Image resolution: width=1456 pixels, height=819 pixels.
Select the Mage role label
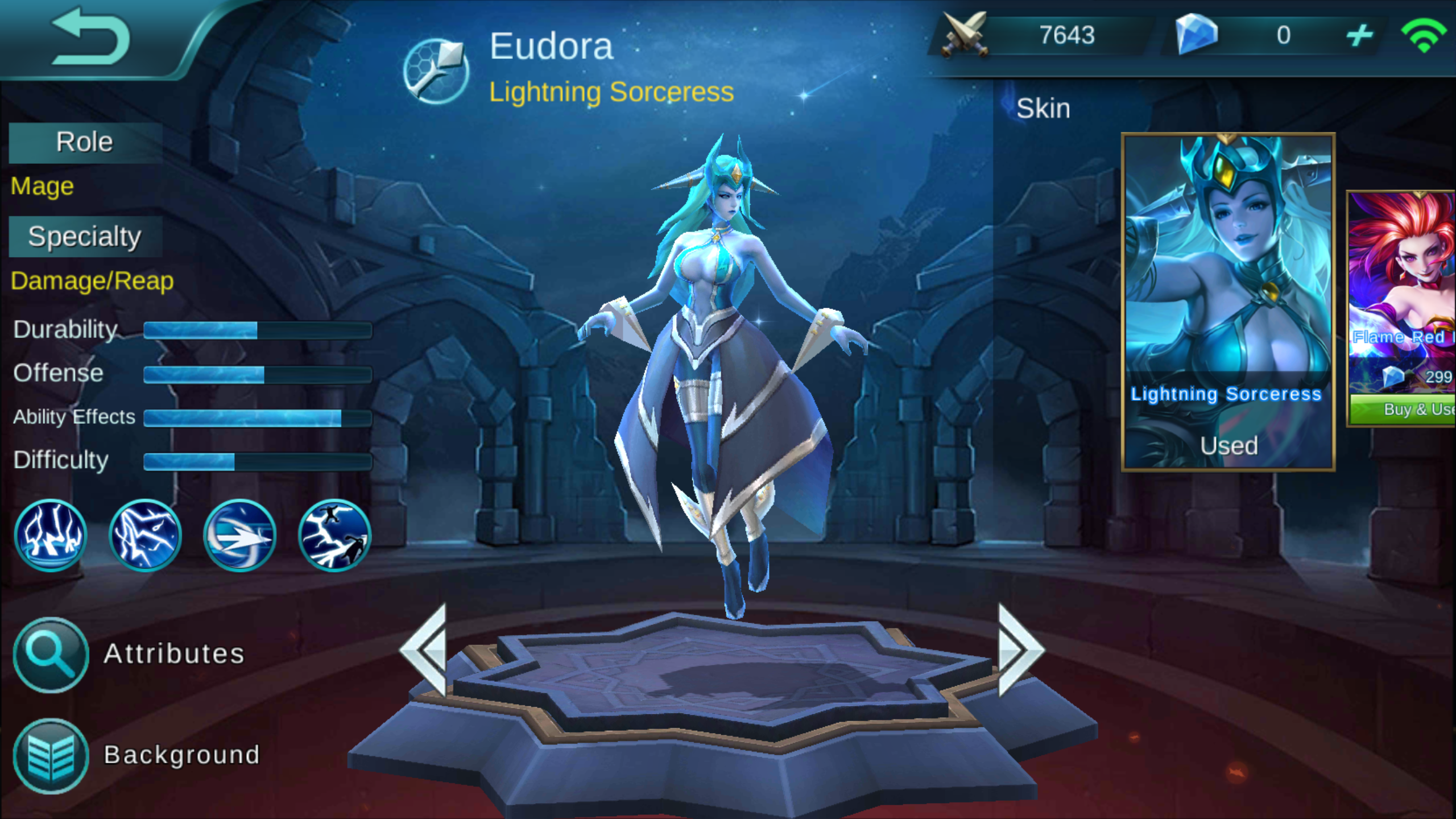click(42, 186)
